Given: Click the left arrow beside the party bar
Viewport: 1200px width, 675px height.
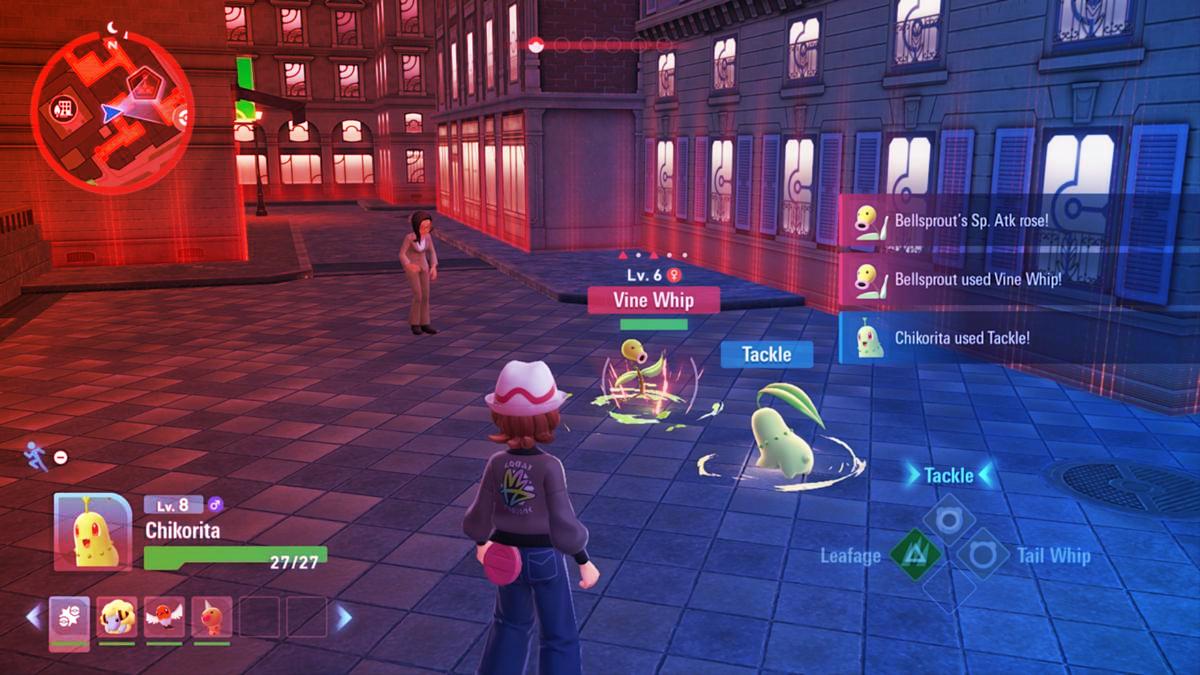Looking at the screenshot, I should click(x=33, y=617).
